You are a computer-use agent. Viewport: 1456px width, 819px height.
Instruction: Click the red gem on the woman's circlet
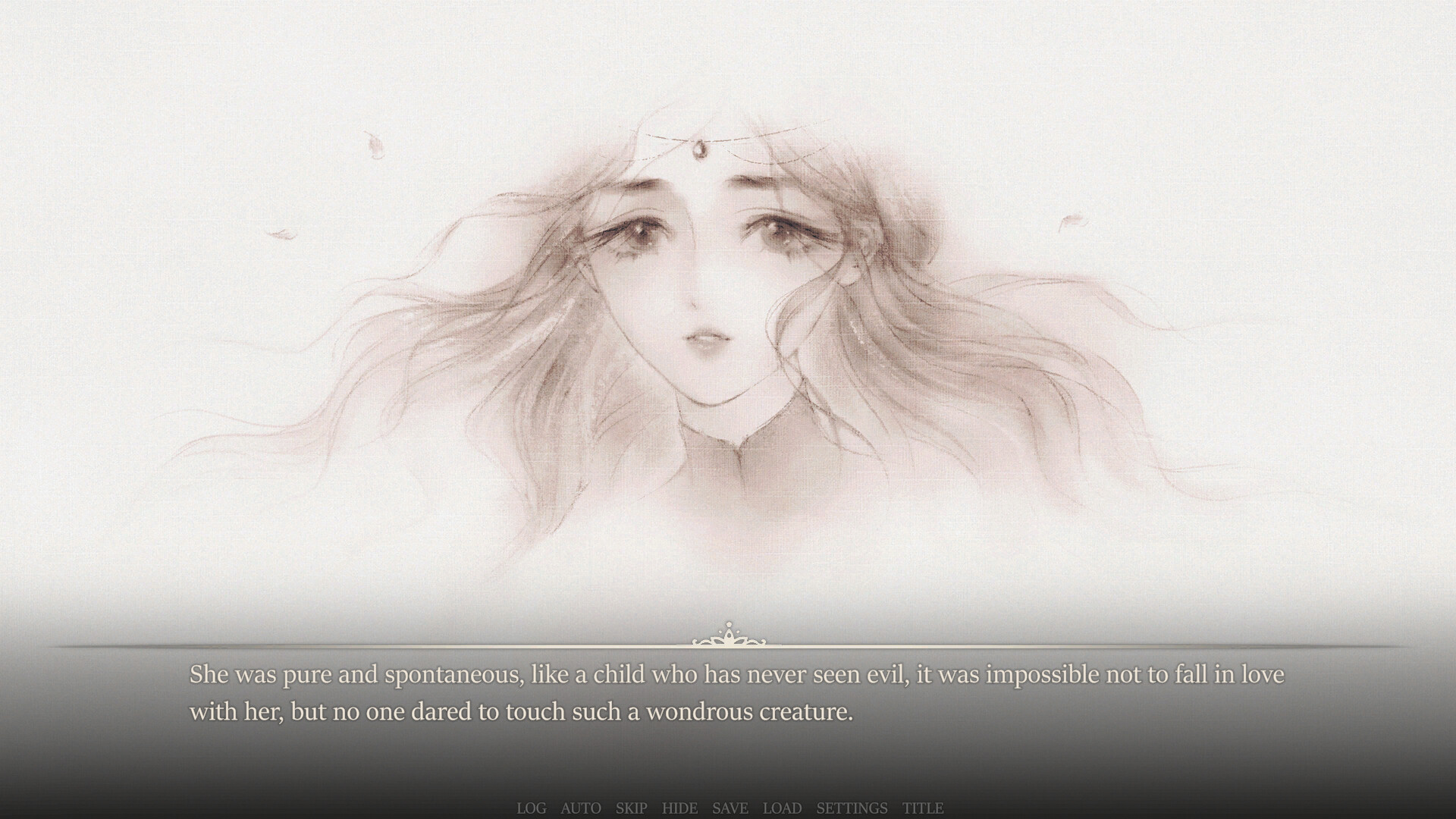click(x=701, y=151)
